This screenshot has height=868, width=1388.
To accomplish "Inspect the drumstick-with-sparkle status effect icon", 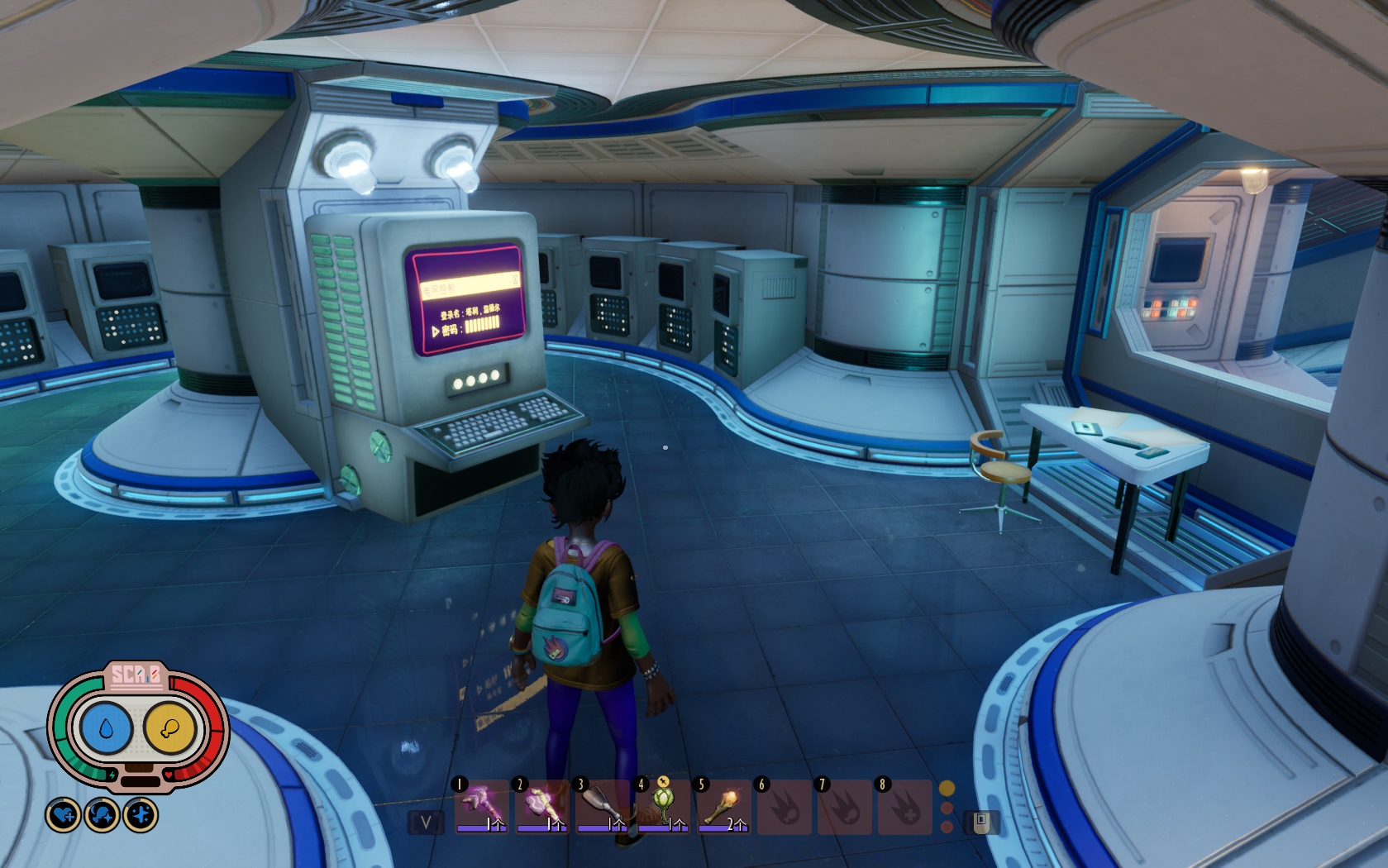I will (103, 816).
